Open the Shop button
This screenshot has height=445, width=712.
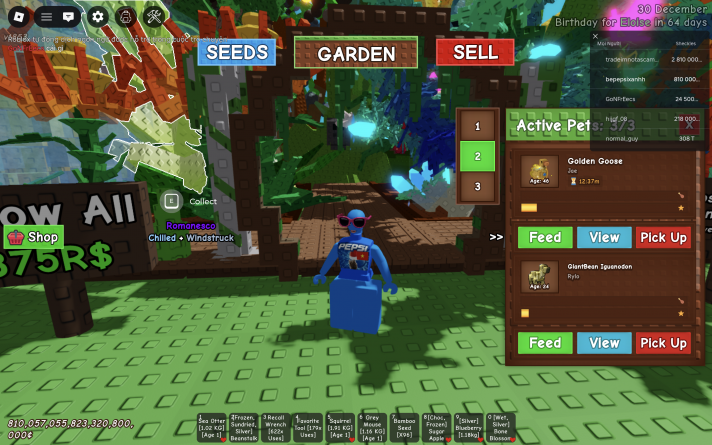pyautogui.click(x=34, y=237)
